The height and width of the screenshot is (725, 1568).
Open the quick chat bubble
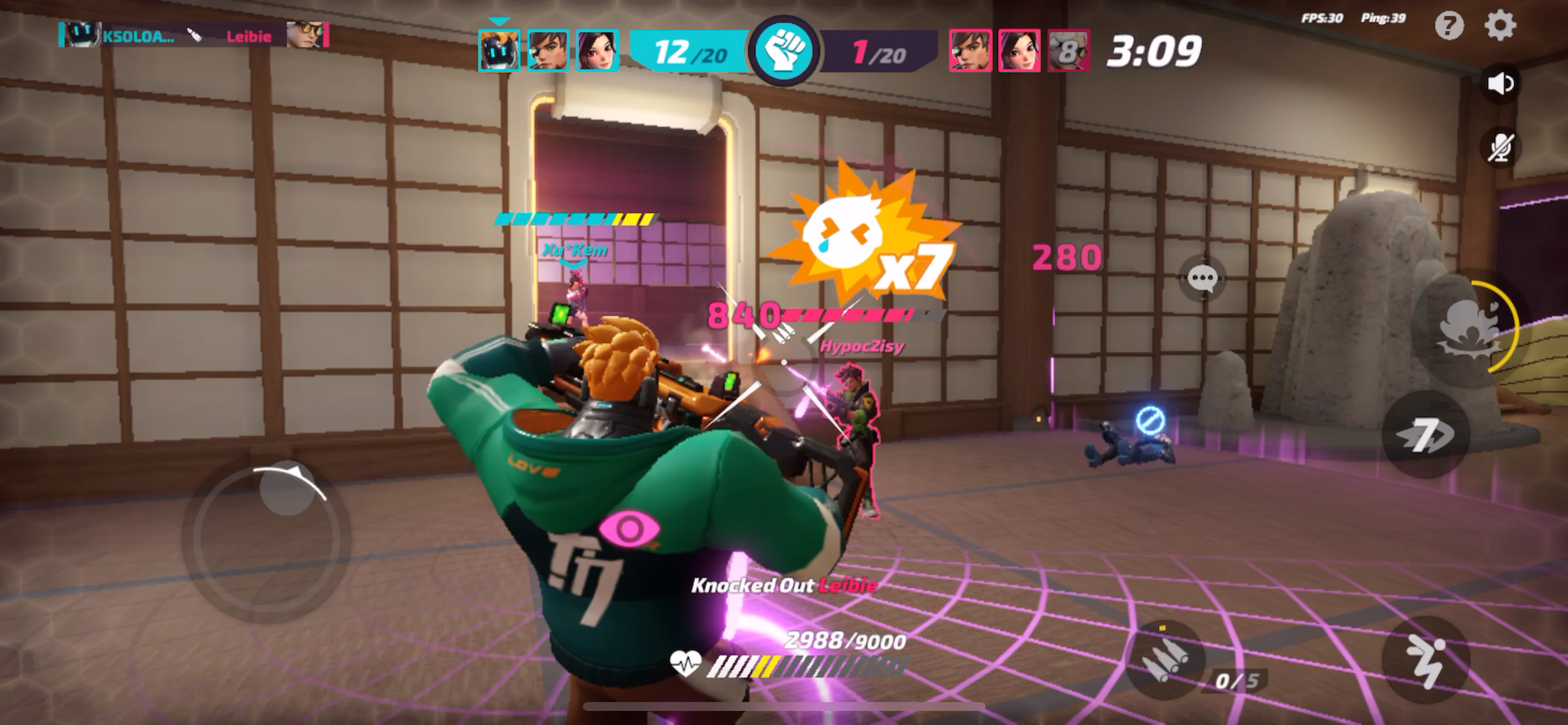1202,279
